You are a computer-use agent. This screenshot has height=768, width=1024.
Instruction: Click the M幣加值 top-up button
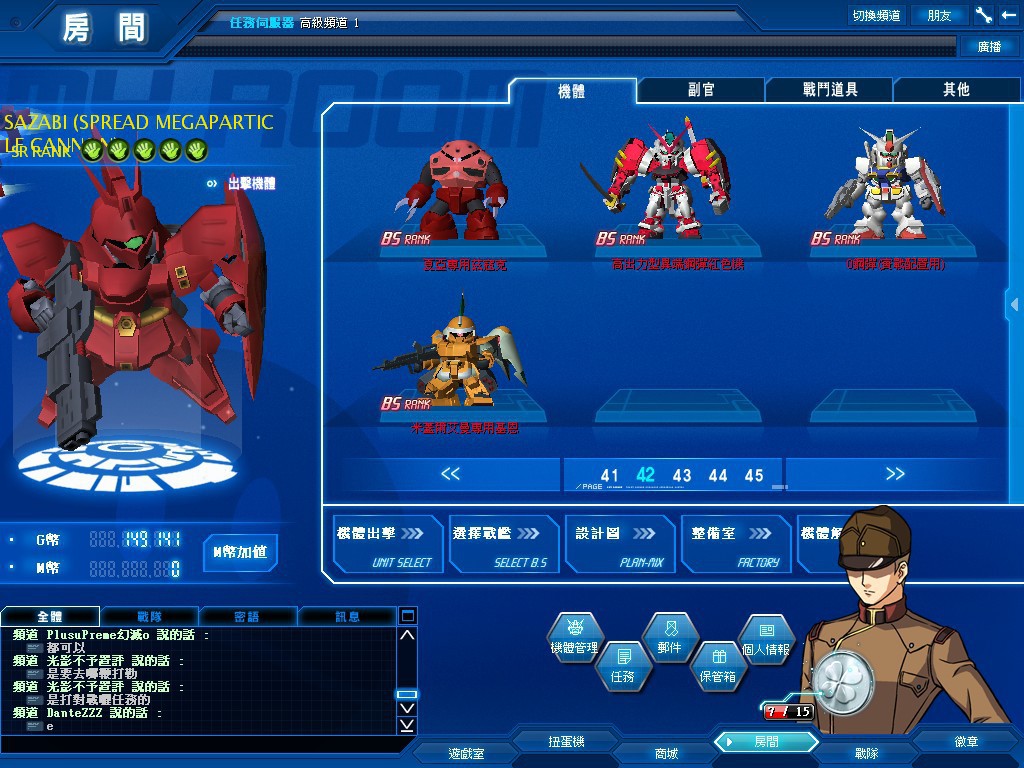239,551
